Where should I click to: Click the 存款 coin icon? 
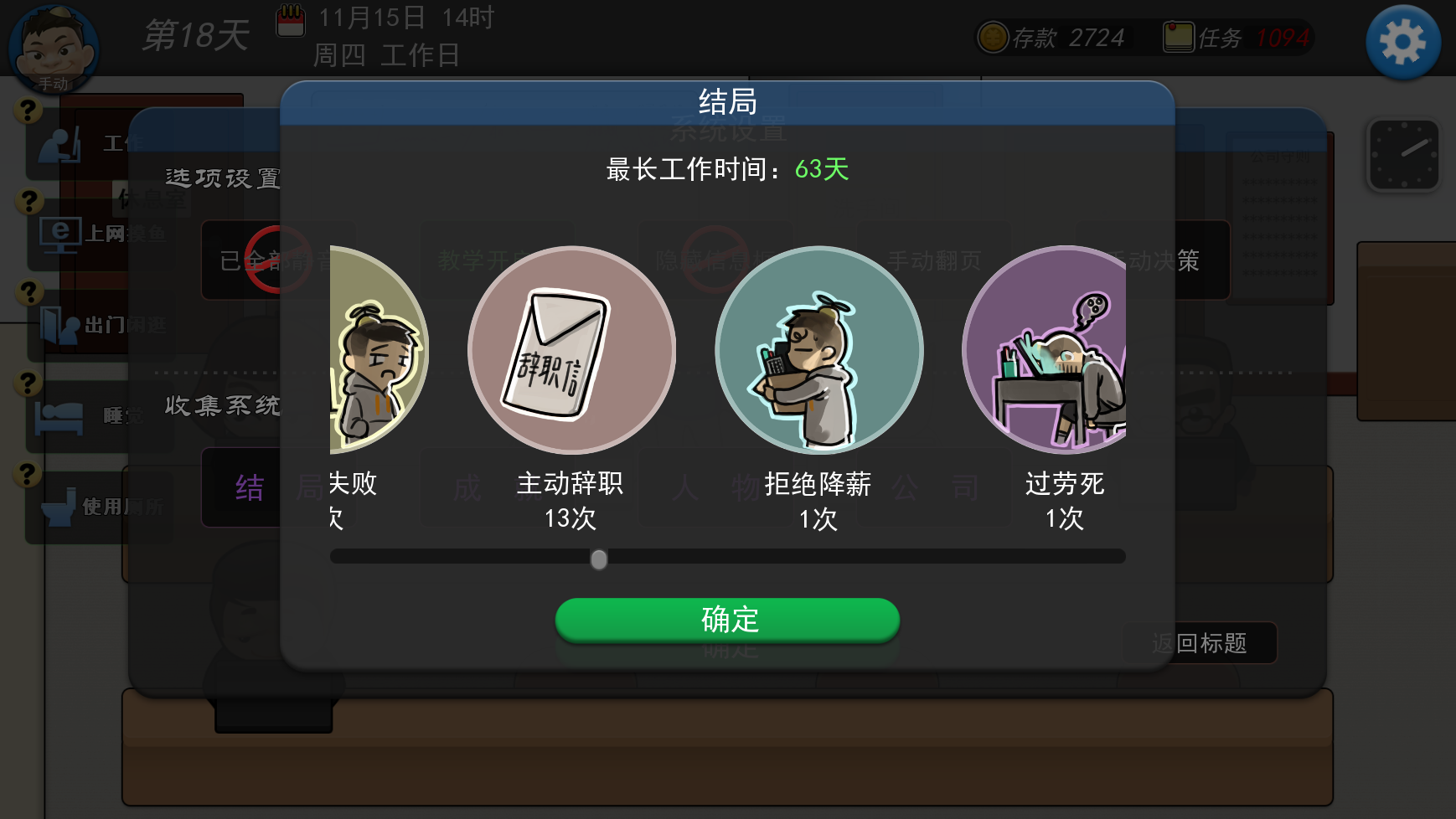tap(994, 37)
